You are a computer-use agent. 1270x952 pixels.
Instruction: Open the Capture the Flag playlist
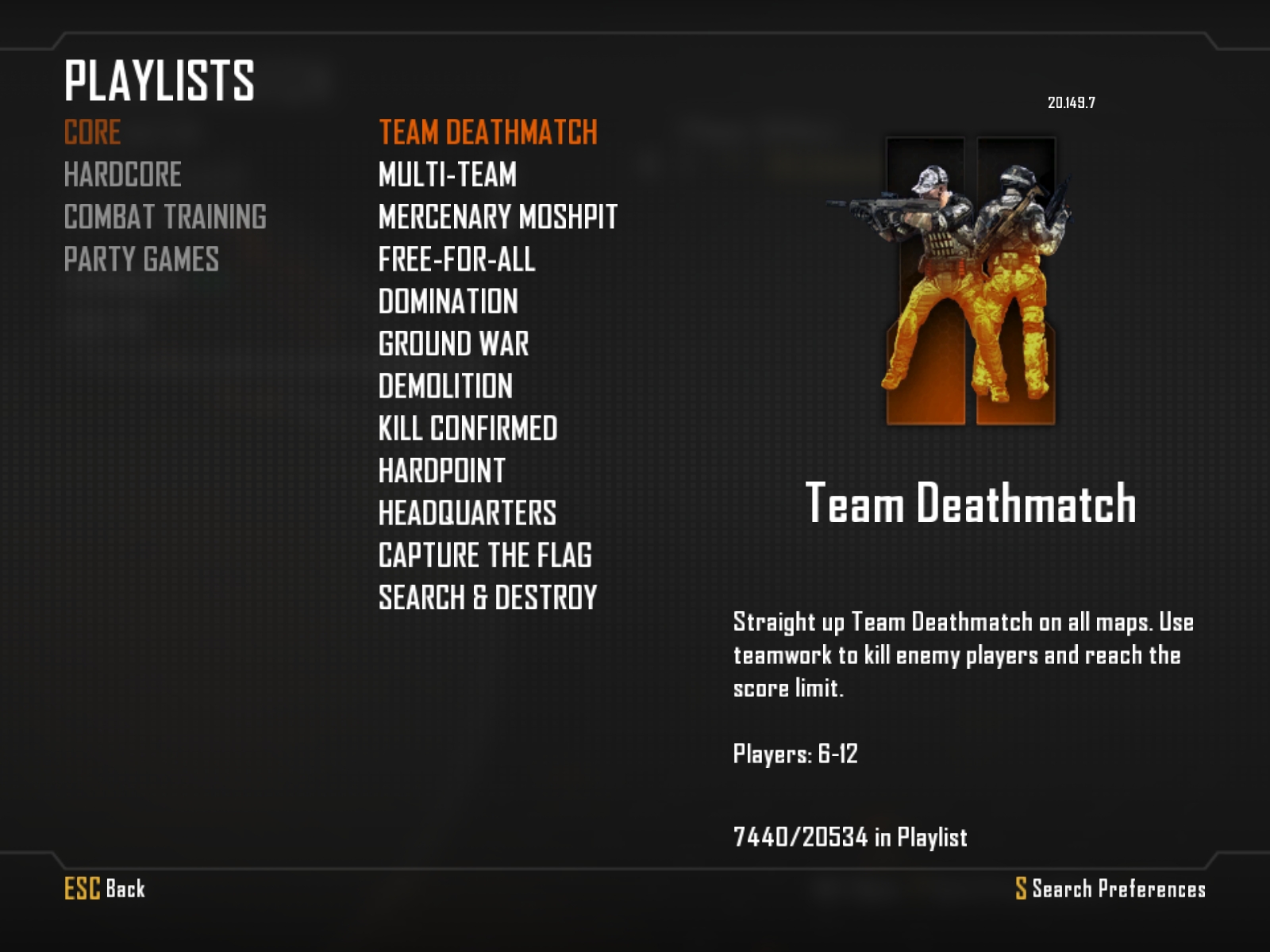485,555
